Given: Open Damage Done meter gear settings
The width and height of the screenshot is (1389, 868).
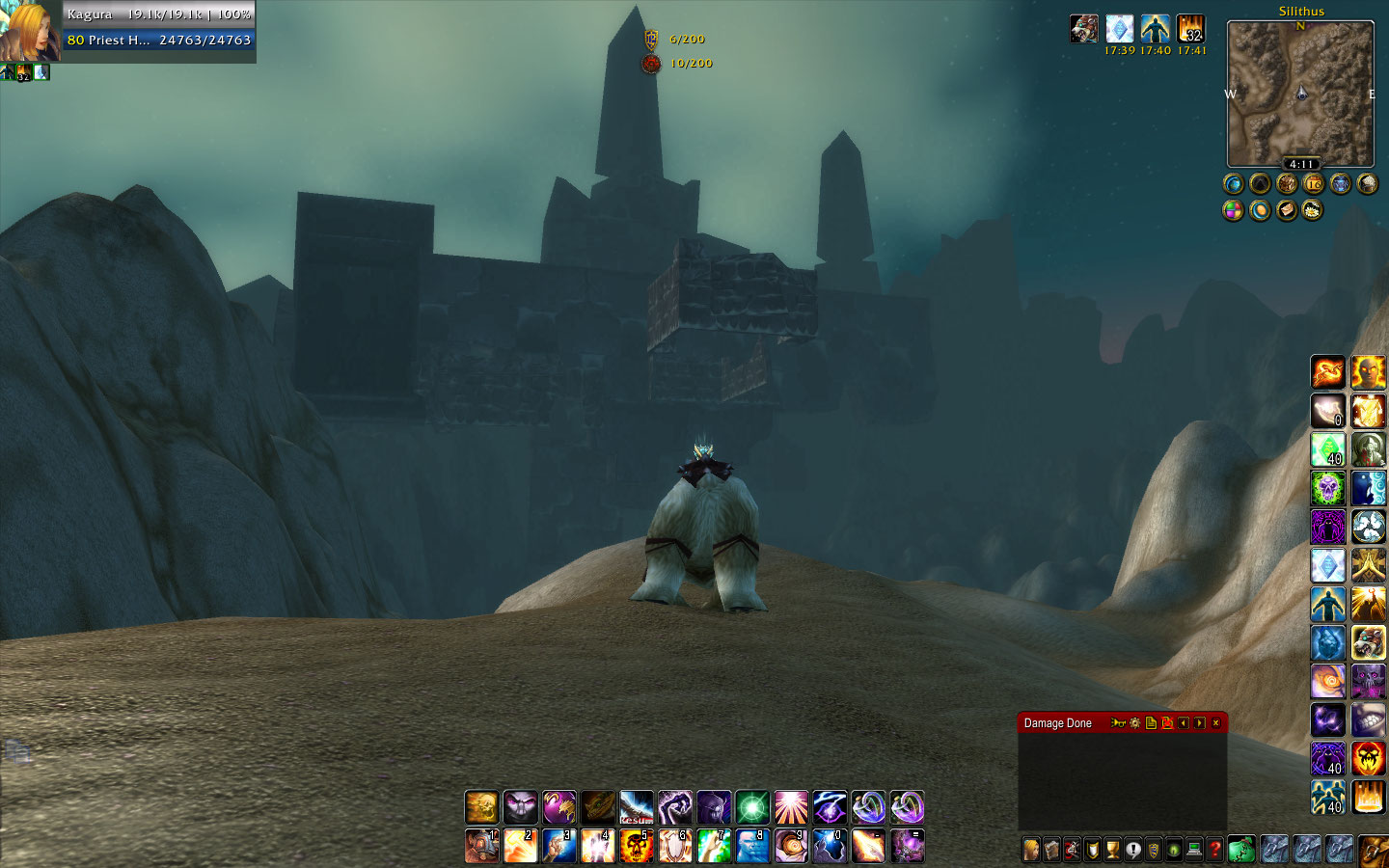Looking at the screenshot, I should pos(1134,723).
